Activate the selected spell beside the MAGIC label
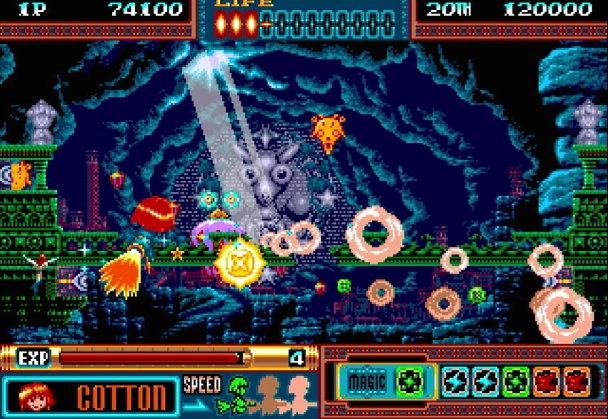The width and height of the screenshot is (608, 419). point(408,381)
